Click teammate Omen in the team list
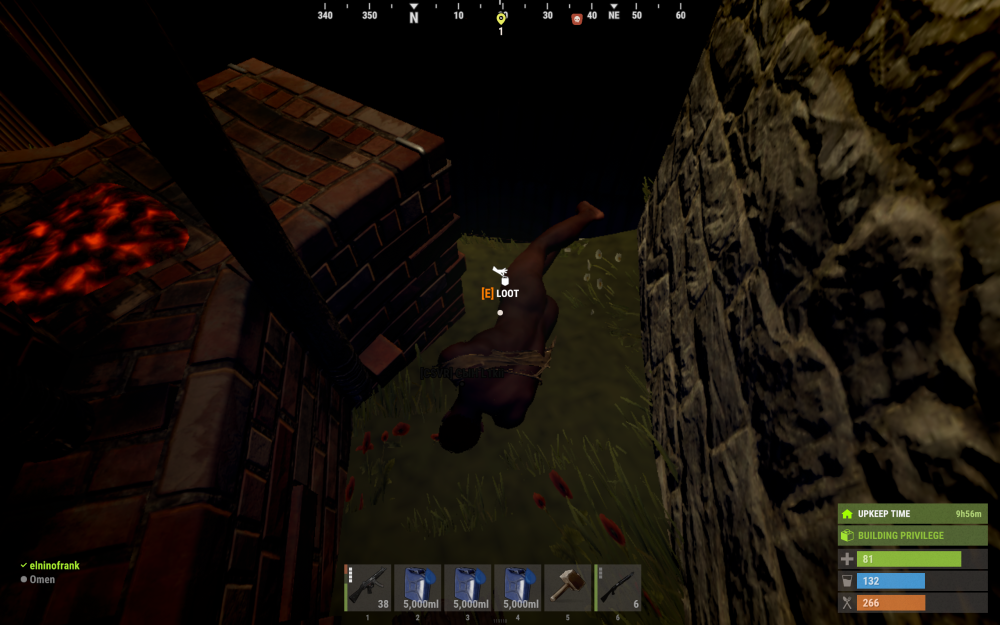This screenshot has height=625, width=1000. coord(42,579)
